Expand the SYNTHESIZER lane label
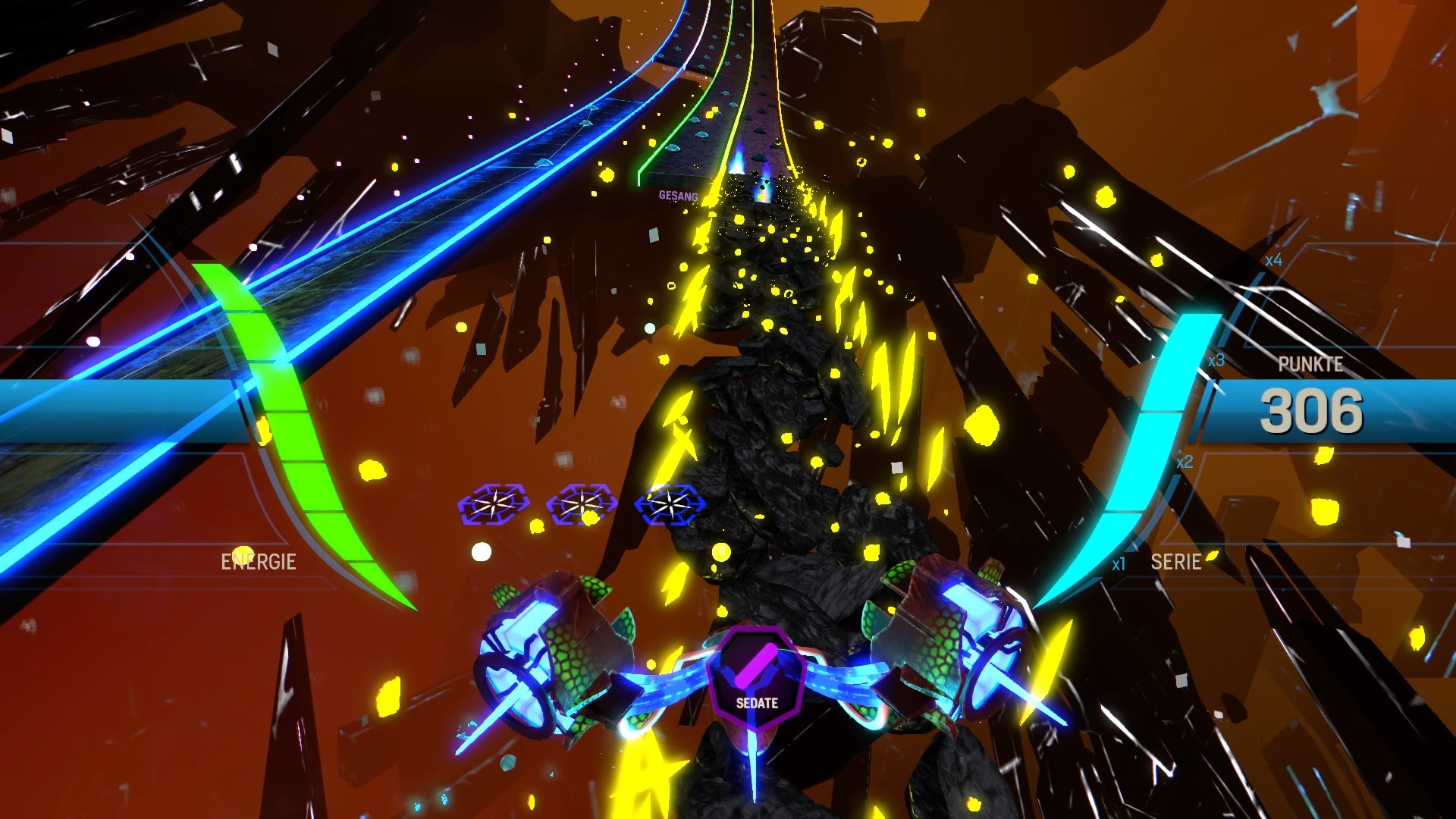The width and height of the screenshot is (1456, 819). [x=698, y=76]
